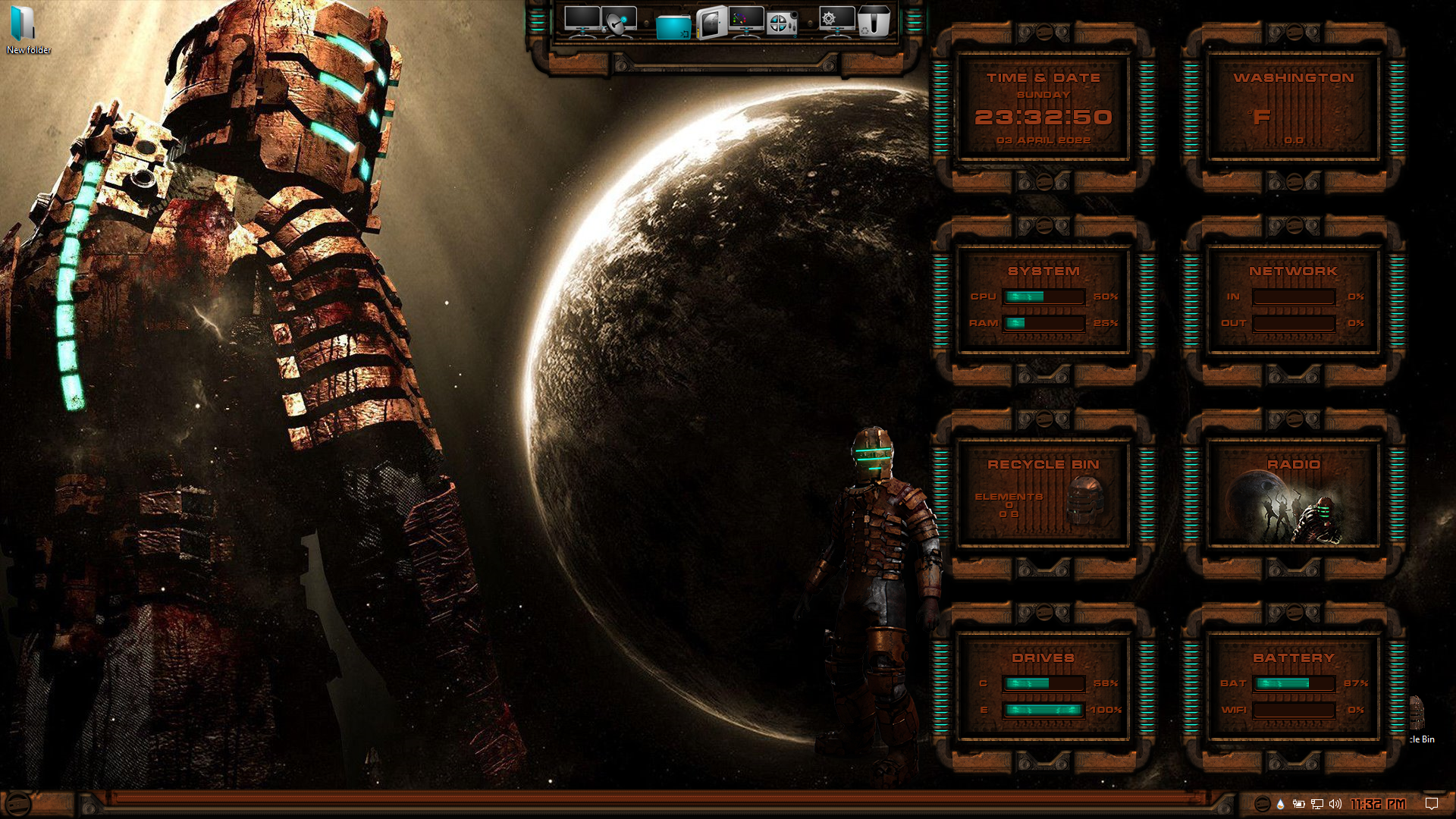Screen dimensions: 1456x819
Task: Open the recycle bin in the dock
Action: [874, 21]
